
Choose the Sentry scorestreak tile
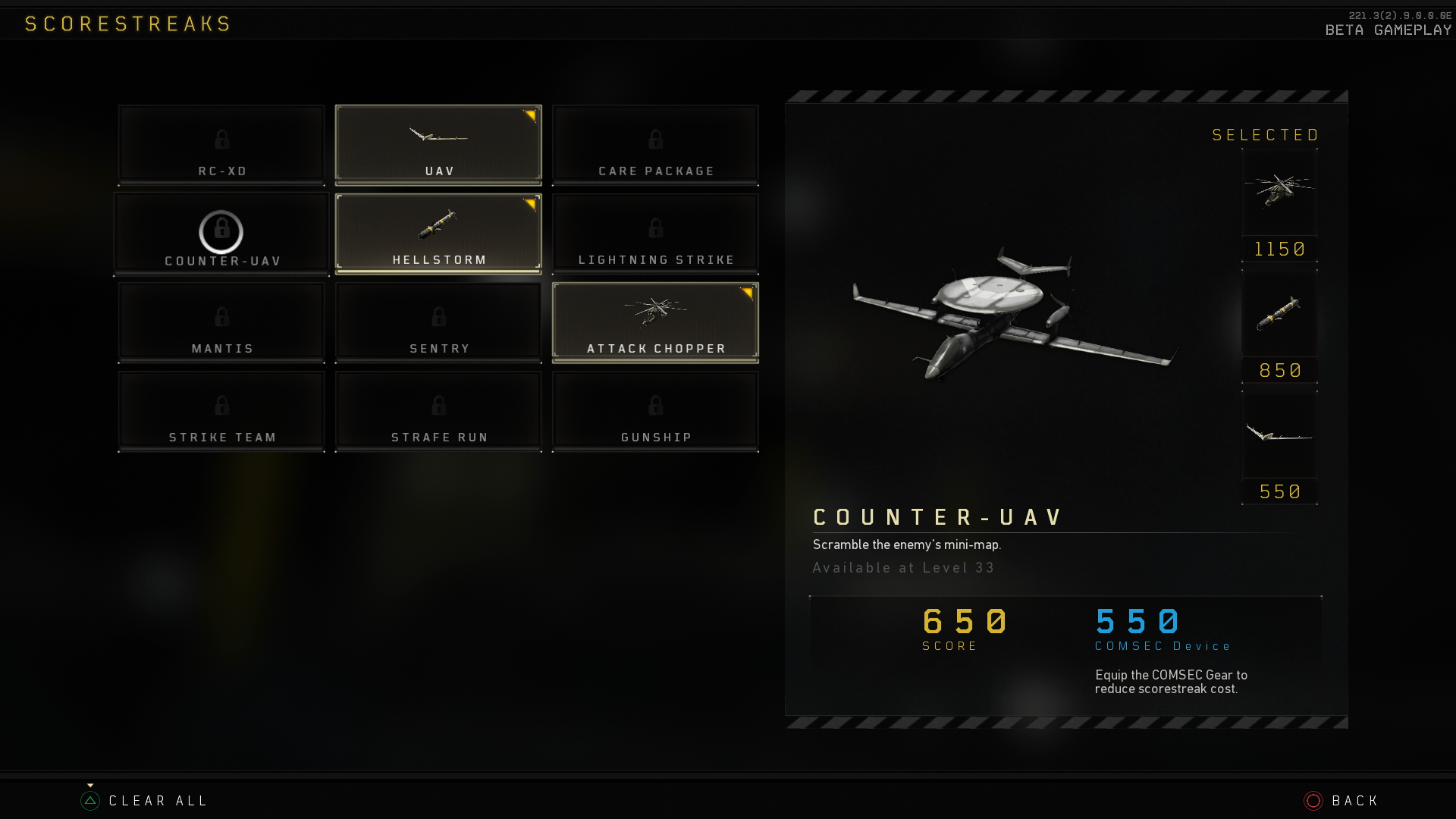[x=438, y=322]
